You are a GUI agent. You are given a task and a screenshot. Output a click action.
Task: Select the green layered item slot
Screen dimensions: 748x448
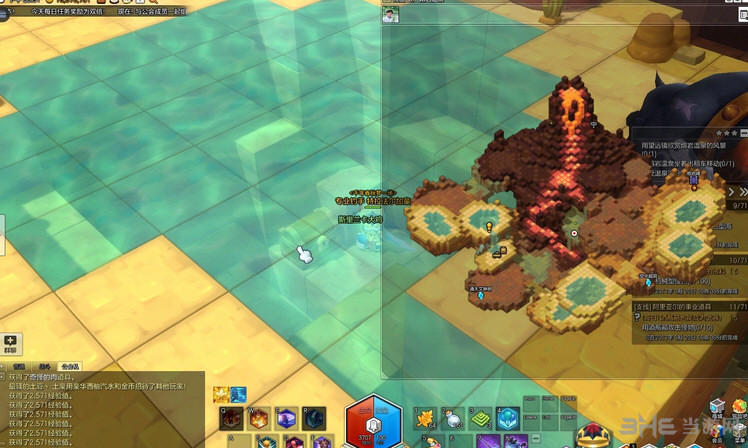[x=480, y=418]
